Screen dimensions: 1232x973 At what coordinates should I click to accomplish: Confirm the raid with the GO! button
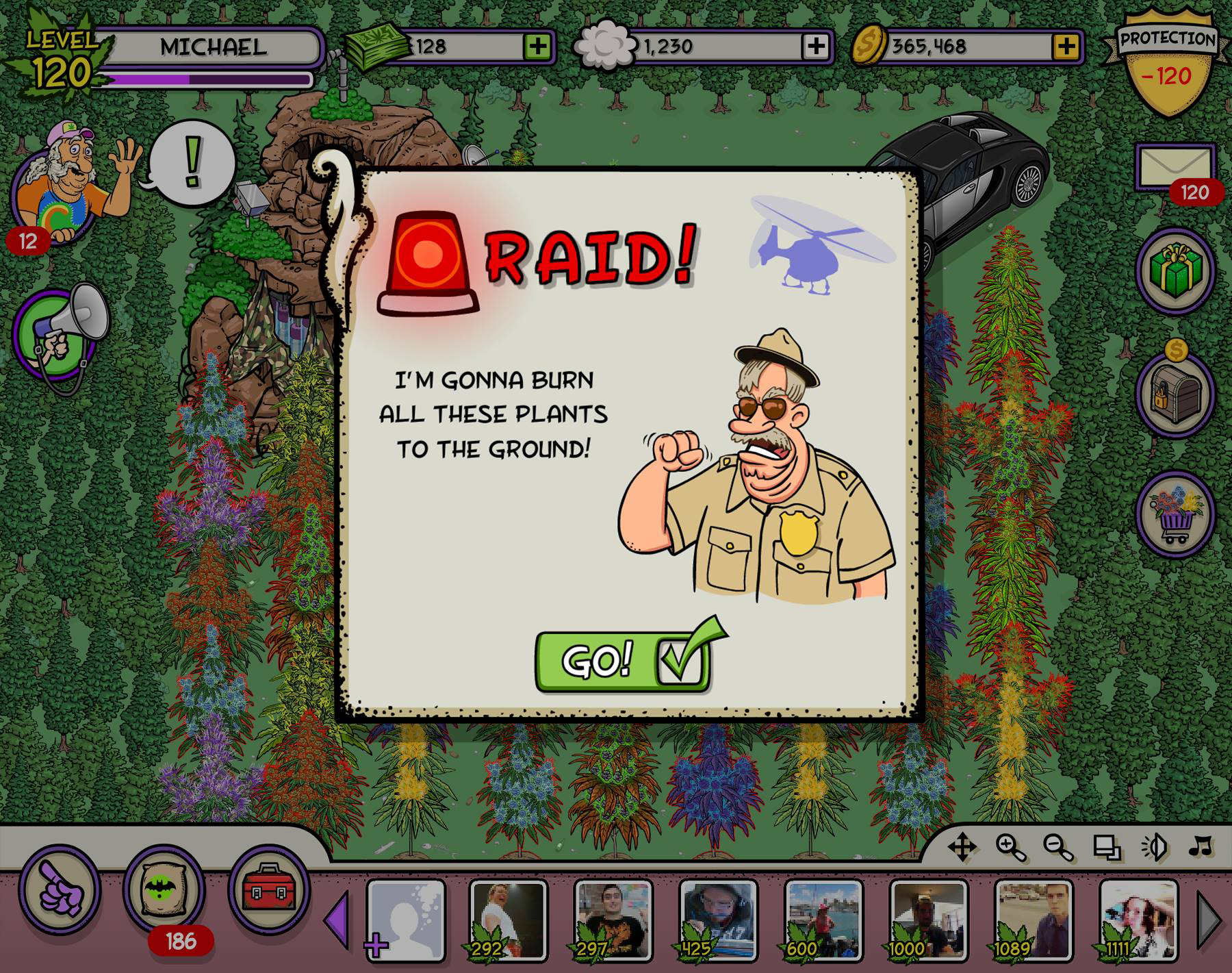point(621,661)
